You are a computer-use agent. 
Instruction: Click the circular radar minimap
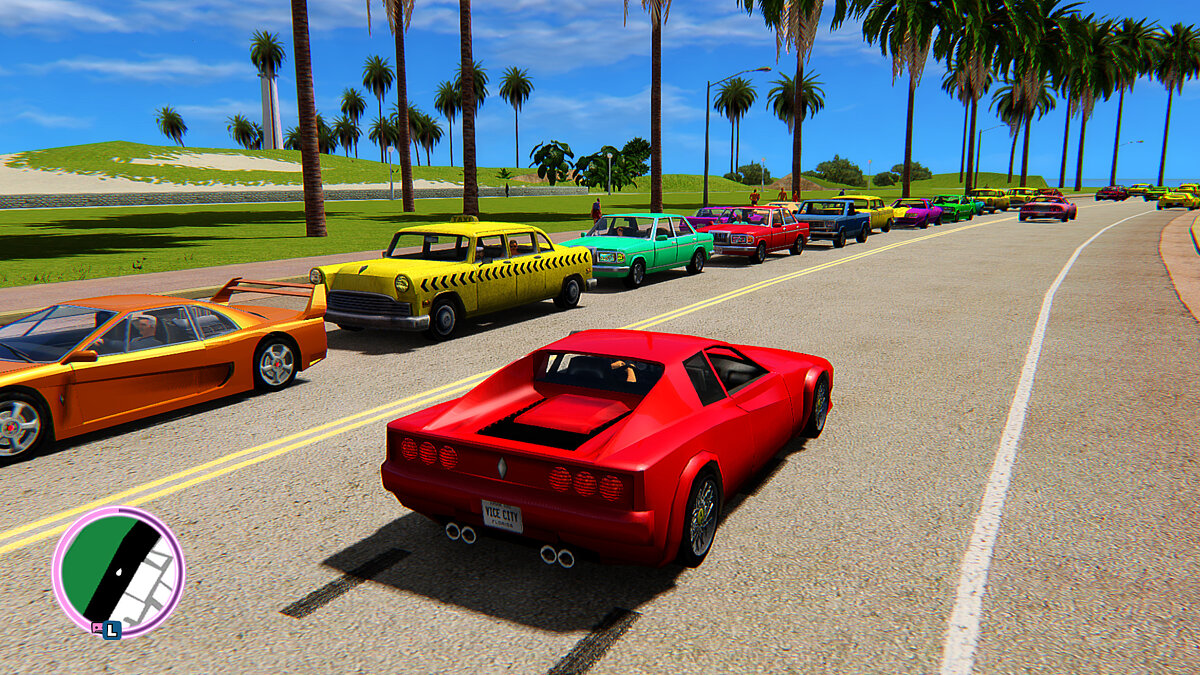tap(118, 572)
